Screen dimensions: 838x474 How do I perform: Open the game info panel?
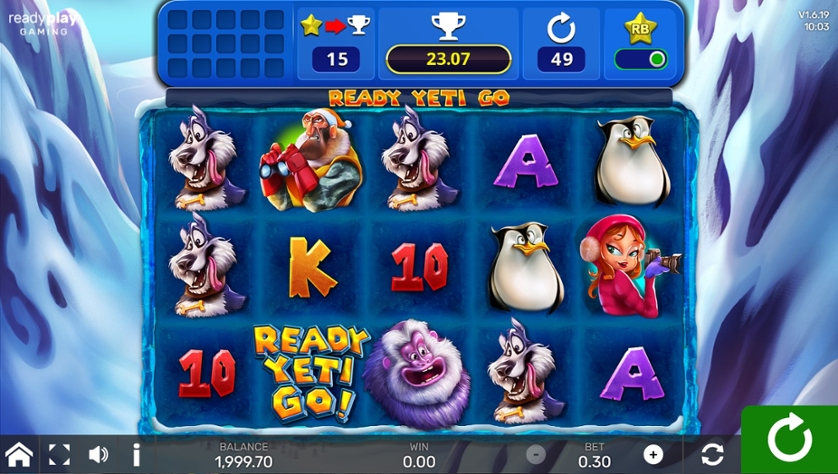tap(136, 455)
